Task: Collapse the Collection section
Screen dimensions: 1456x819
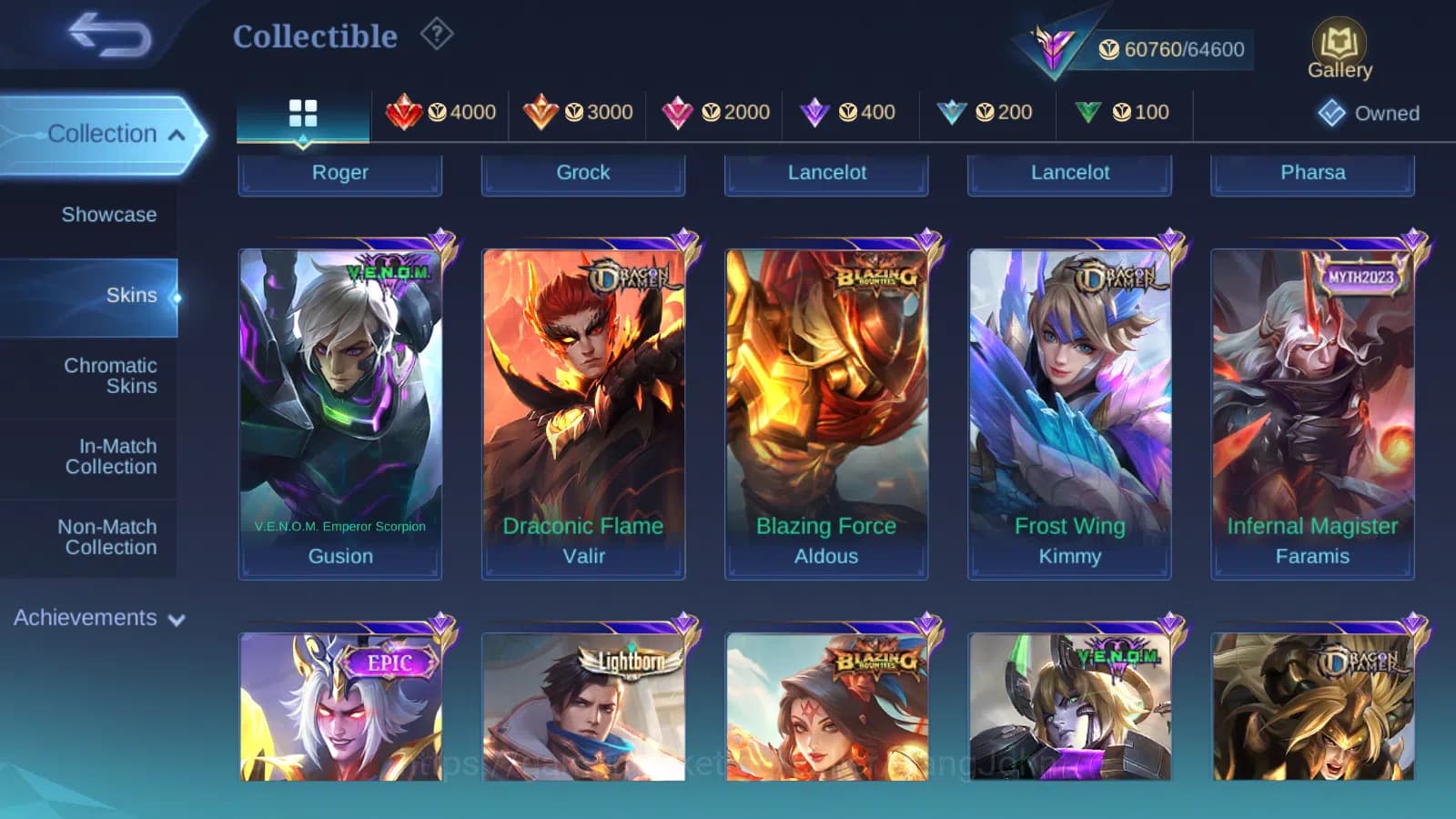Action: (x=103, y=134)
